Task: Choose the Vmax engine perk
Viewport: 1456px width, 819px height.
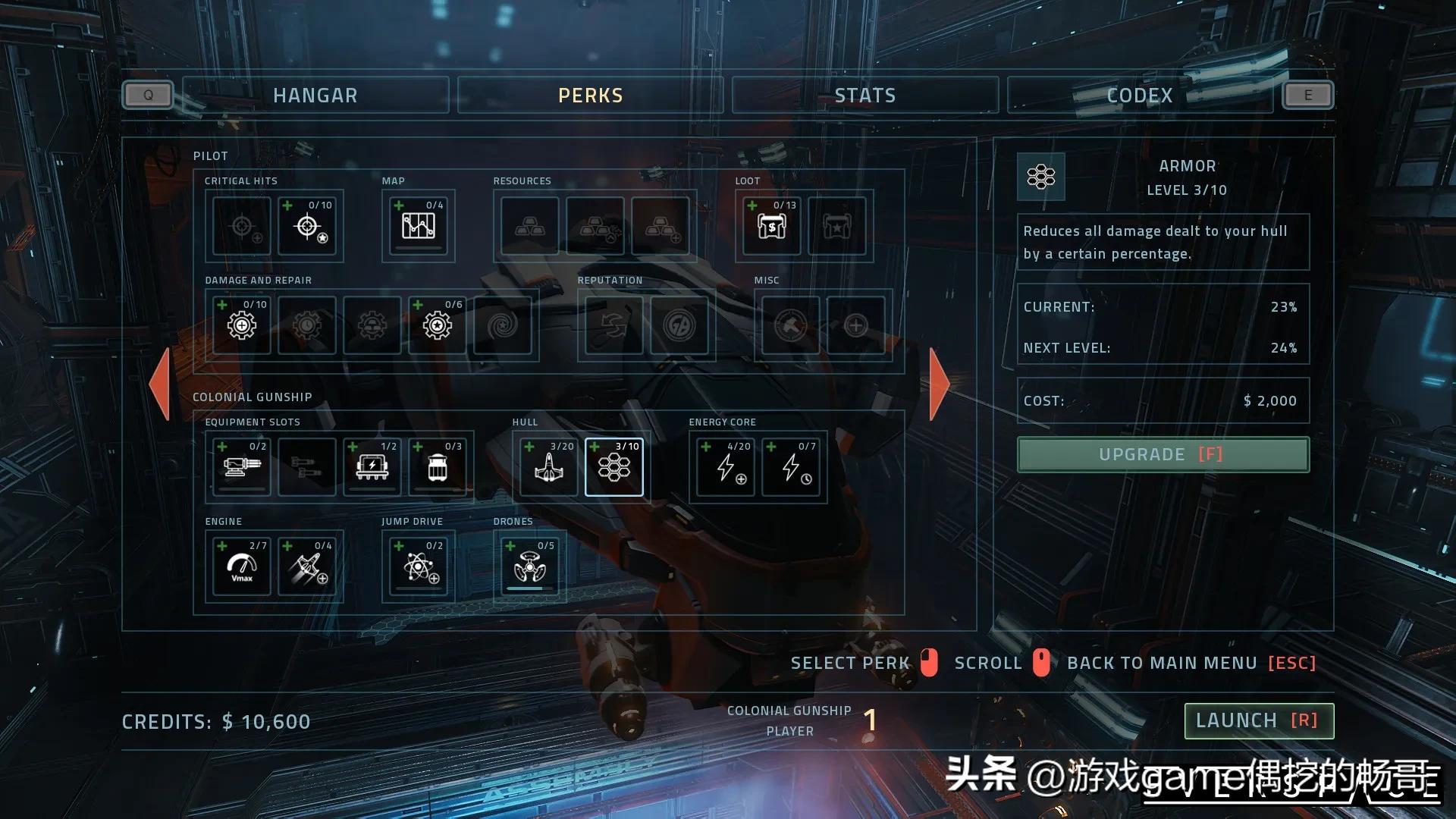Action: [240, 566]
